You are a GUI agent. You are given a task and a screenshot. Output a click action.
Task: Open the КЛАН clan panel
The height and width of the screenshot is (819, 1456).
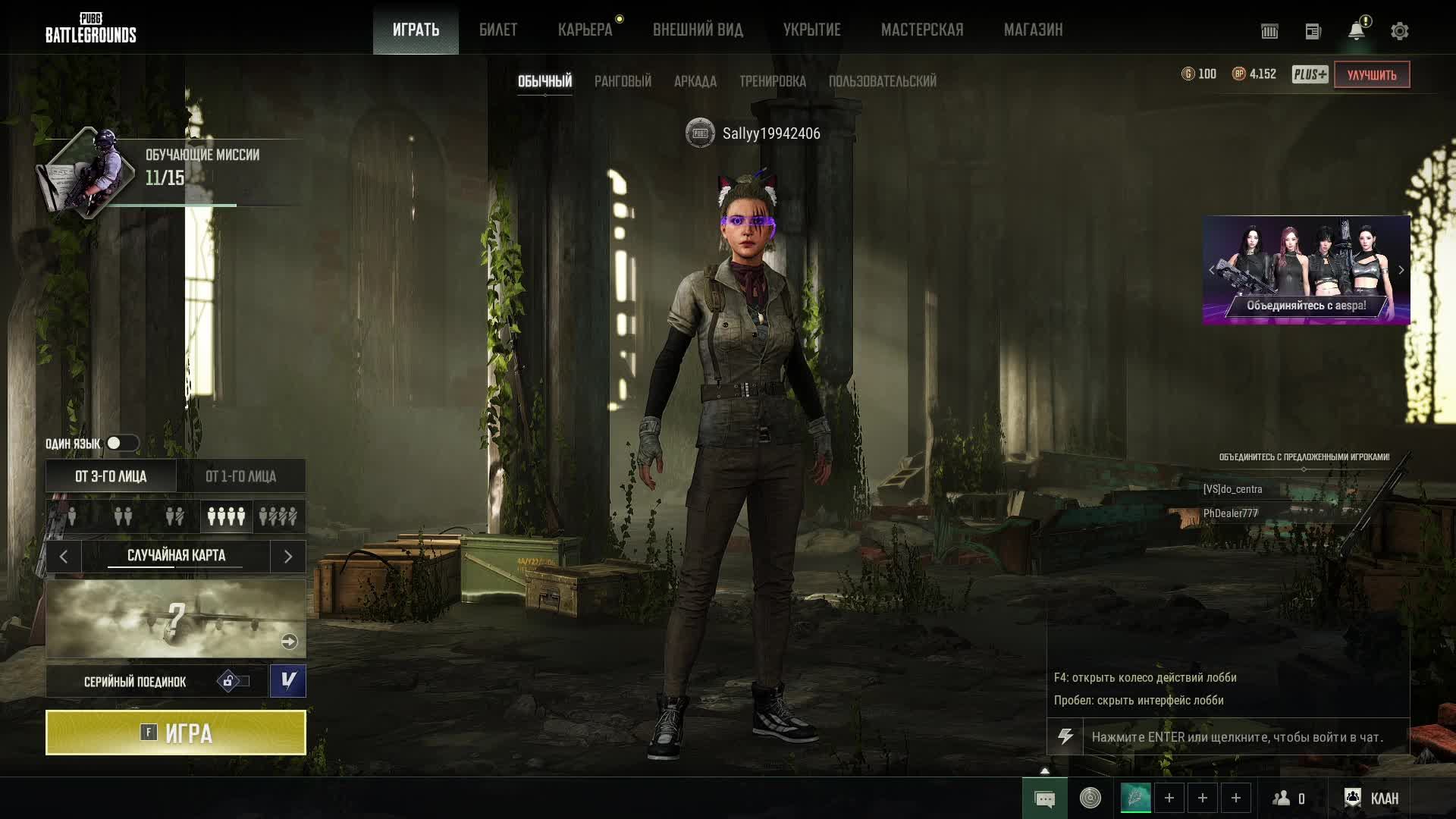1372,798
